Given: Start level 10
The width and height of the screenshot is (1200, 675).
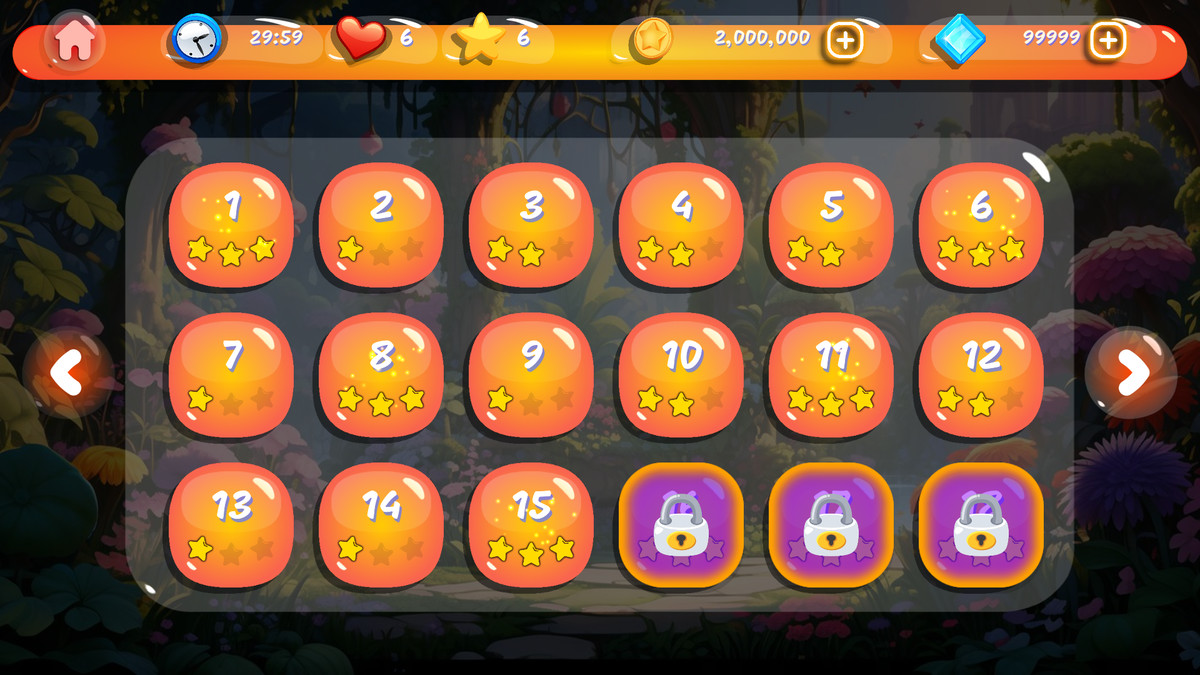Looking at the screenshot, I should point(681,375).
